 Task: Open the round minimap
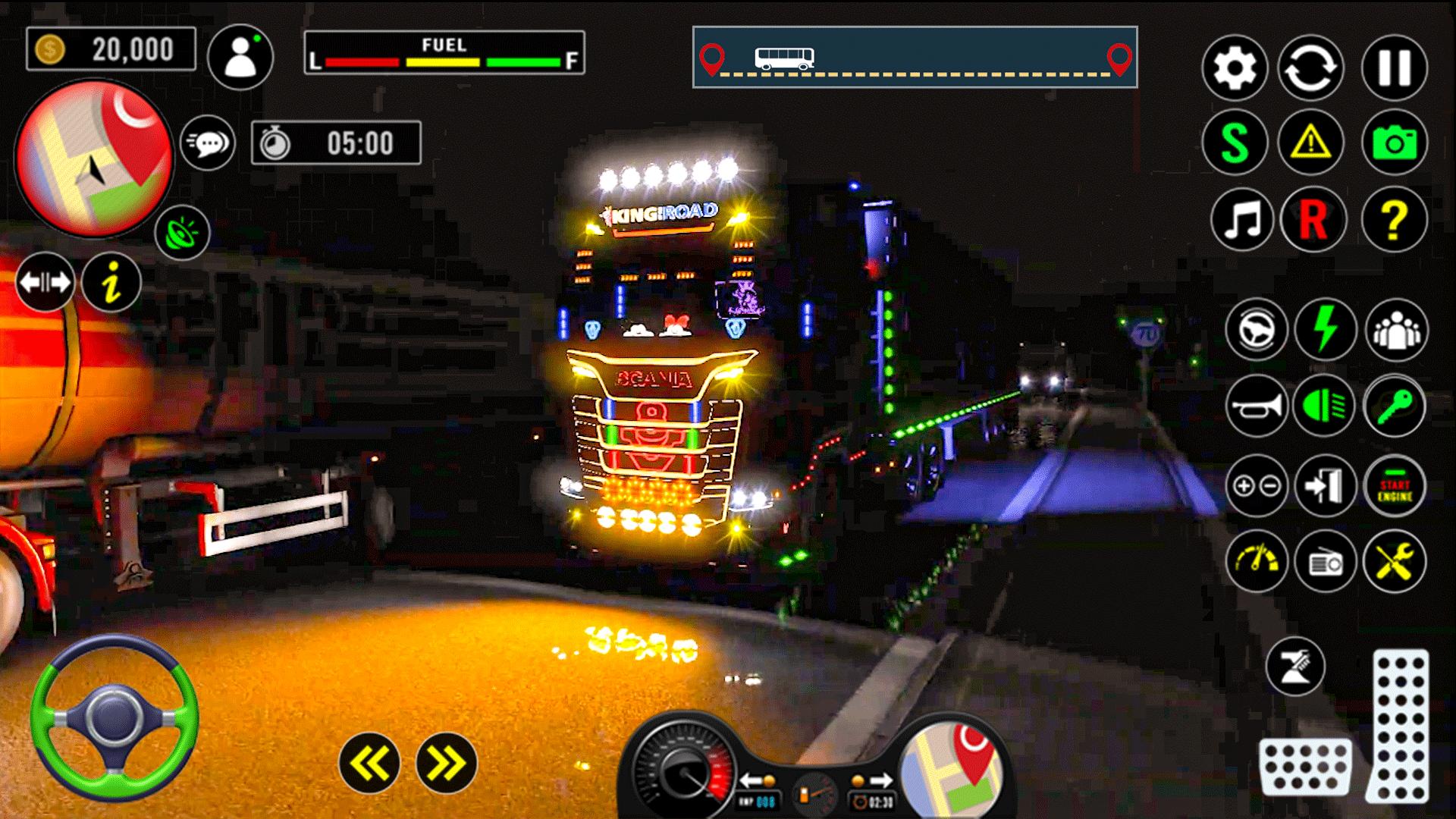coord(94,159)
